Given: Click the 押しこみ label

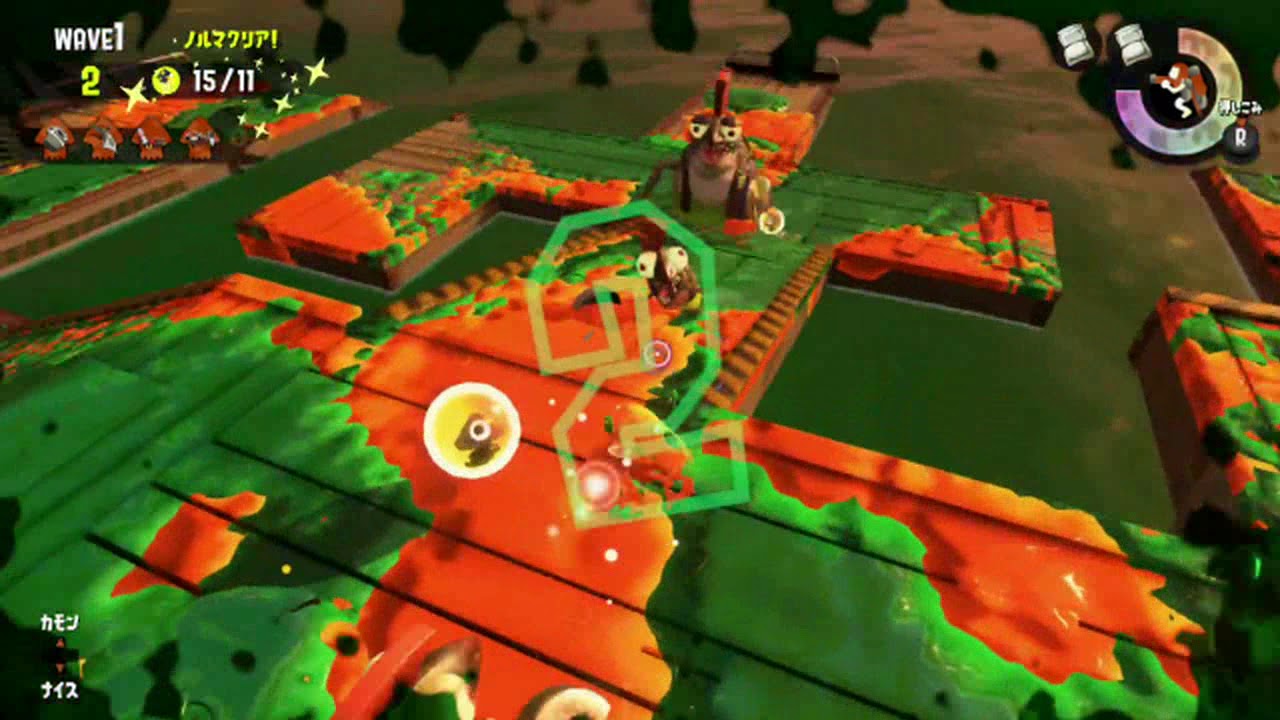Looking at the screenshot, I should pos(1239,106).
